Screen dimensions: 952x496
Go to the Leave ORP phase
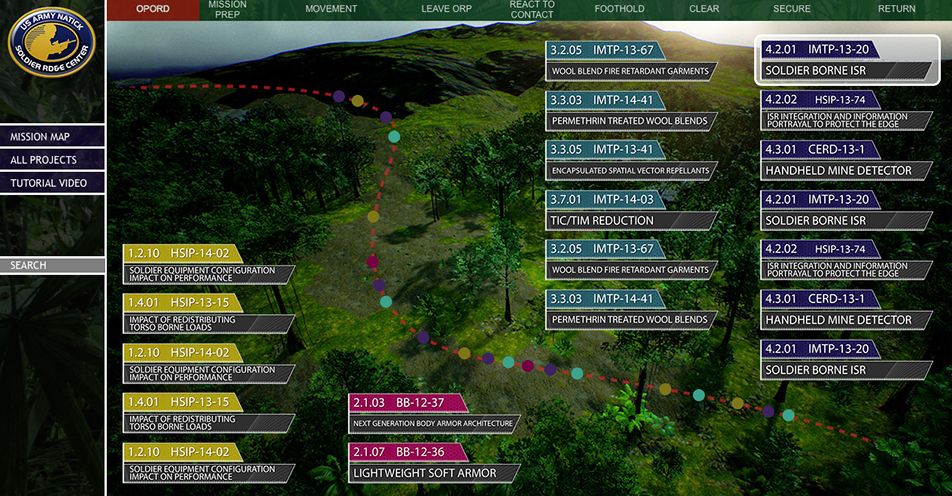(446, 9)
